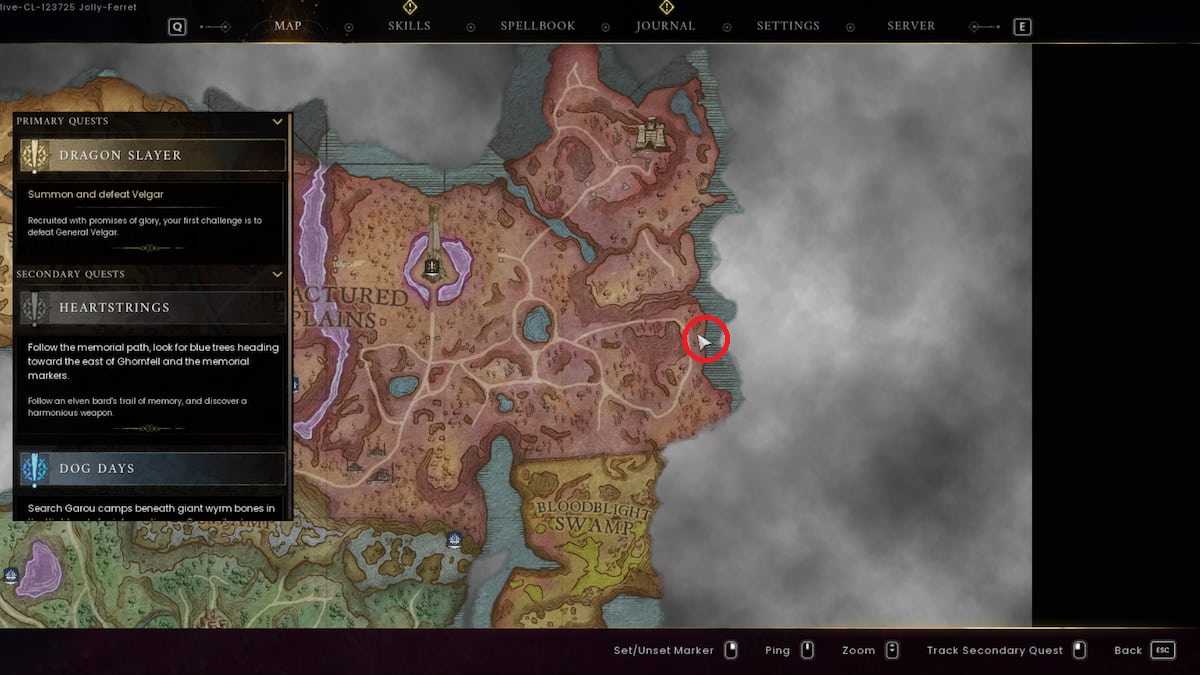Track the Dog Days quest
This screenshot has width=1200, height=675.
coord(153,469)
